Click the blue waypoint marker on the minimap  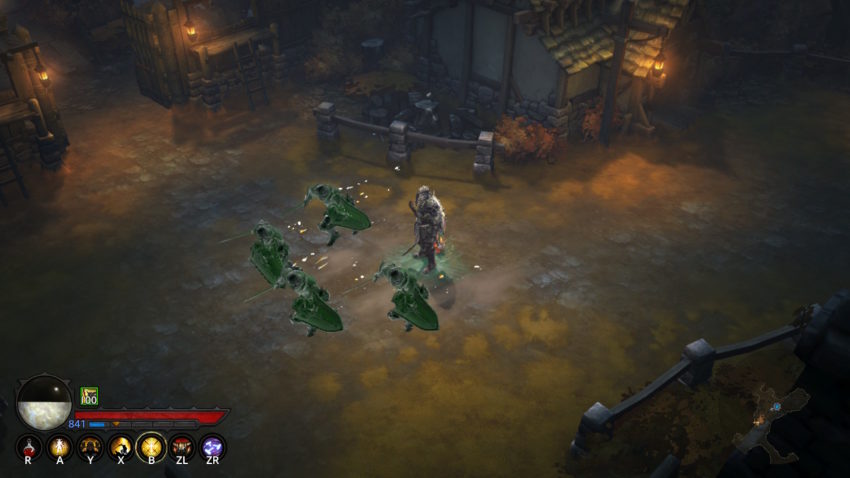[775, 407]
